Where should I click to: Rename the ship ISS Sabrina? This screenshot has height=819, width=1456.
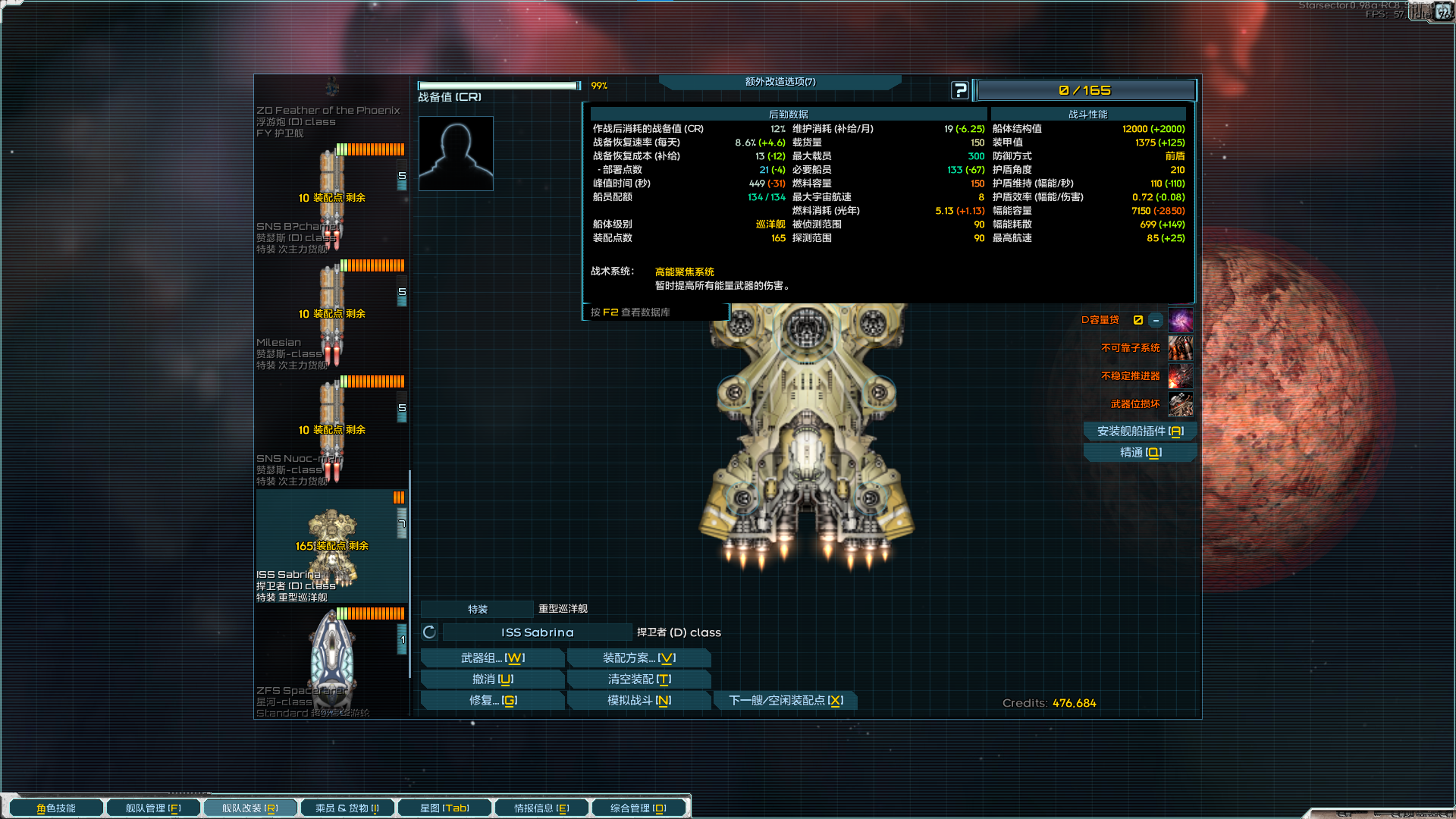[537, 632]
